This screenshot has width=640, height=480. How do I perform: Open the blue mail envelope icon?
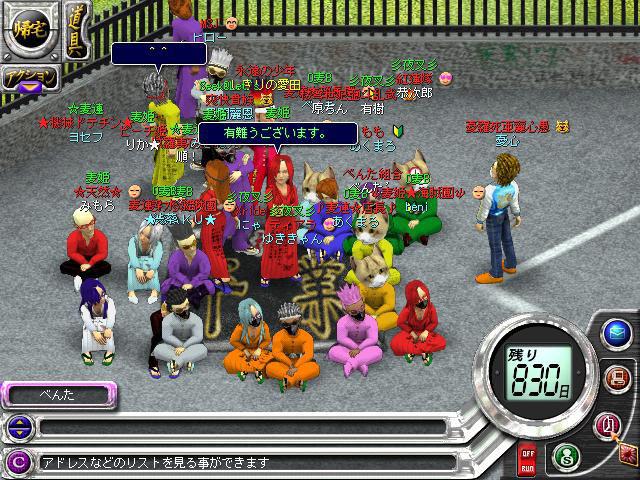pyautogui.click(x=616, y=333)
